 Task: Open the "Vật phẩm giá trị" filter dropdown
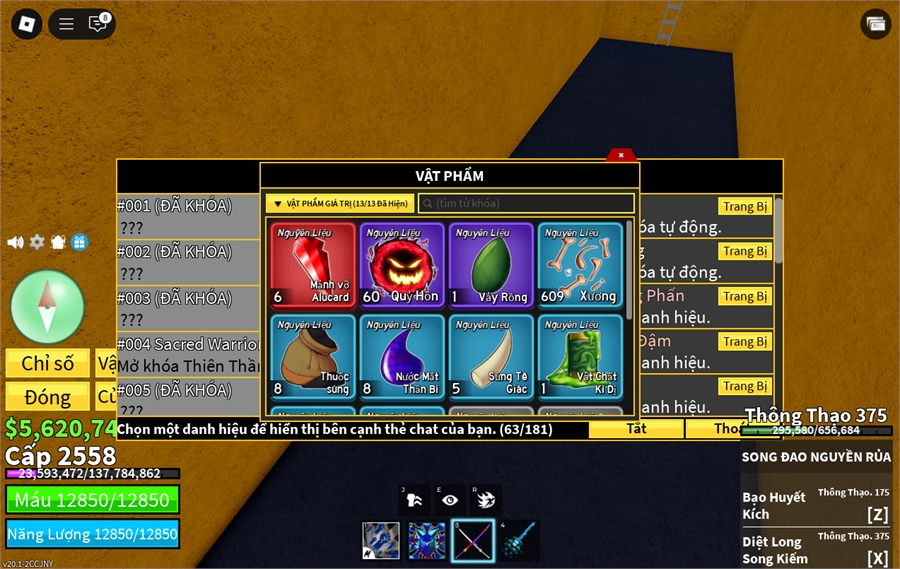(339, 203)
